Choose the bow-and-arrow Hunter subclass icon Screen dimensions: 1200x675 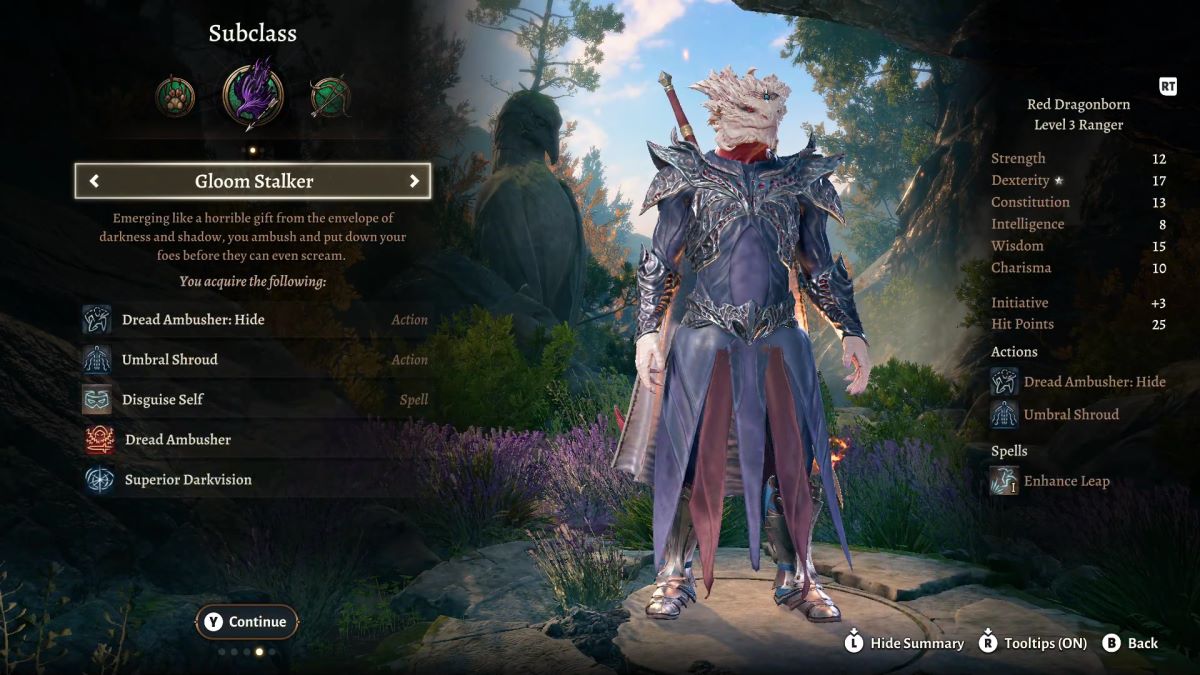pyautogui.click(x=330, y=97)
